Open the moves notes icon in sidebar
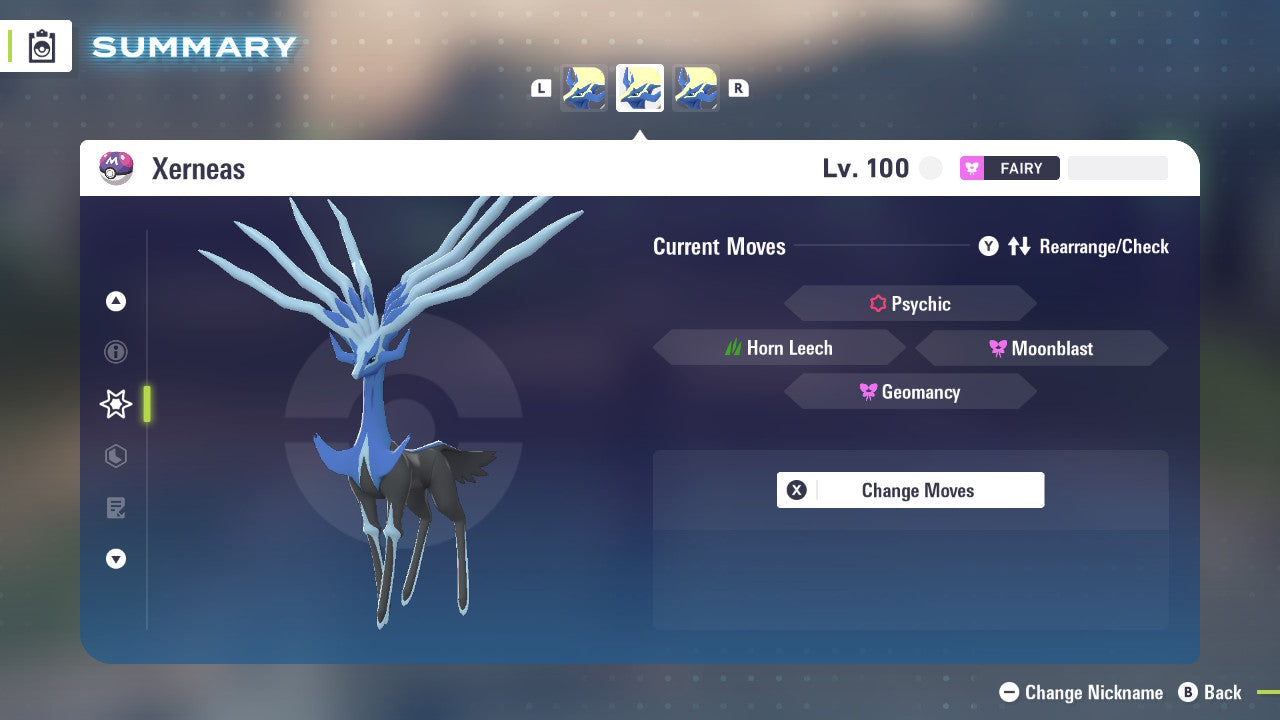This screenshot has width=1280, height=720. tap(116, 508)
